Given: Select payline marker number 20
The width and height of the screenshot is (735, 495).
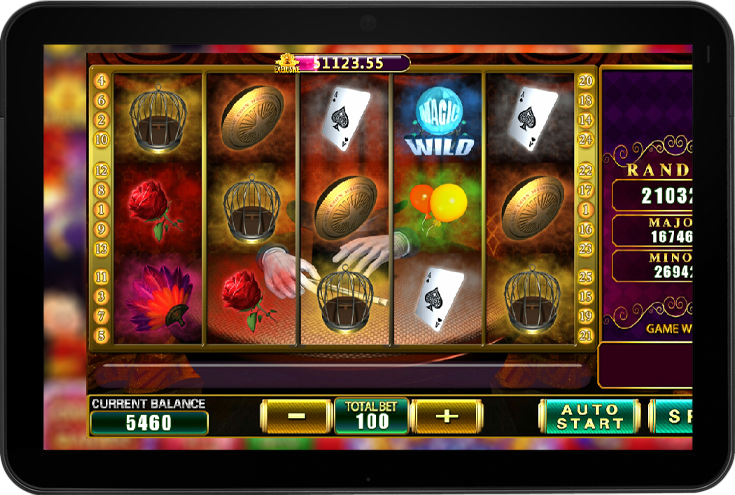Looking at the screenshot, I should click(586, 80).
